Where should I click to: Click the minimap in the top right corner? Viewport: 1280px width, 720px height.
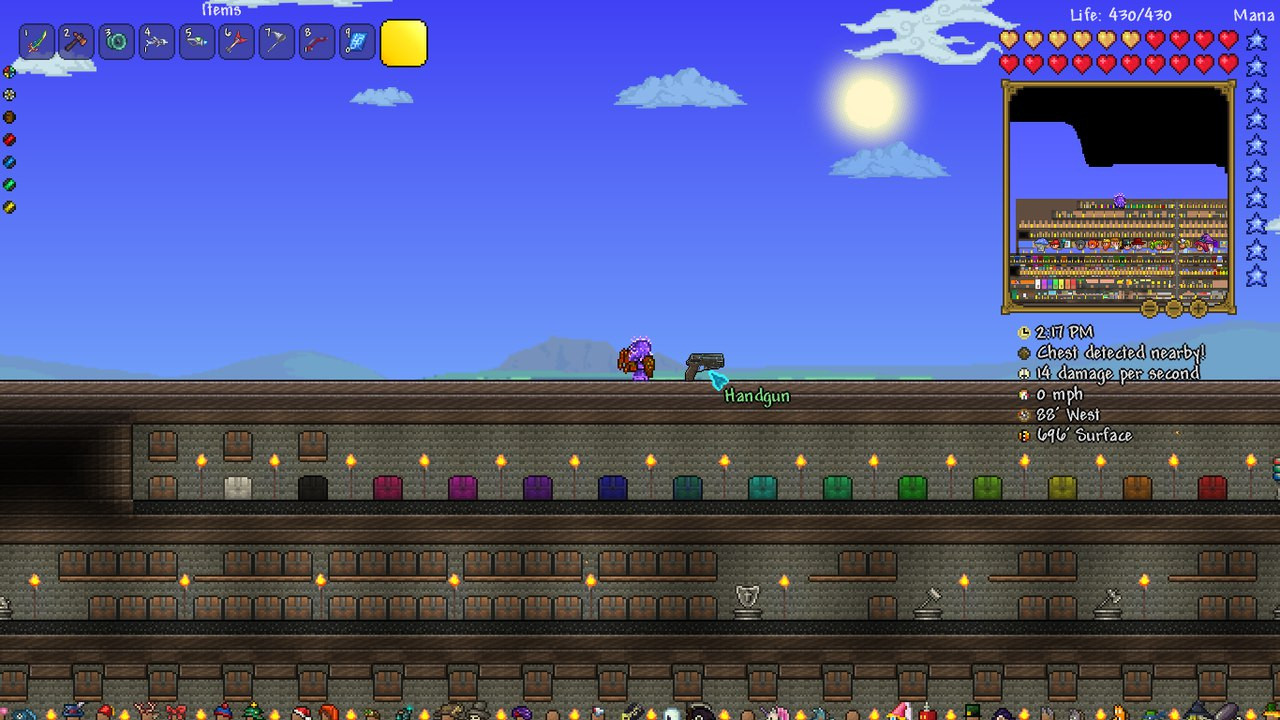pos(1115,195)
